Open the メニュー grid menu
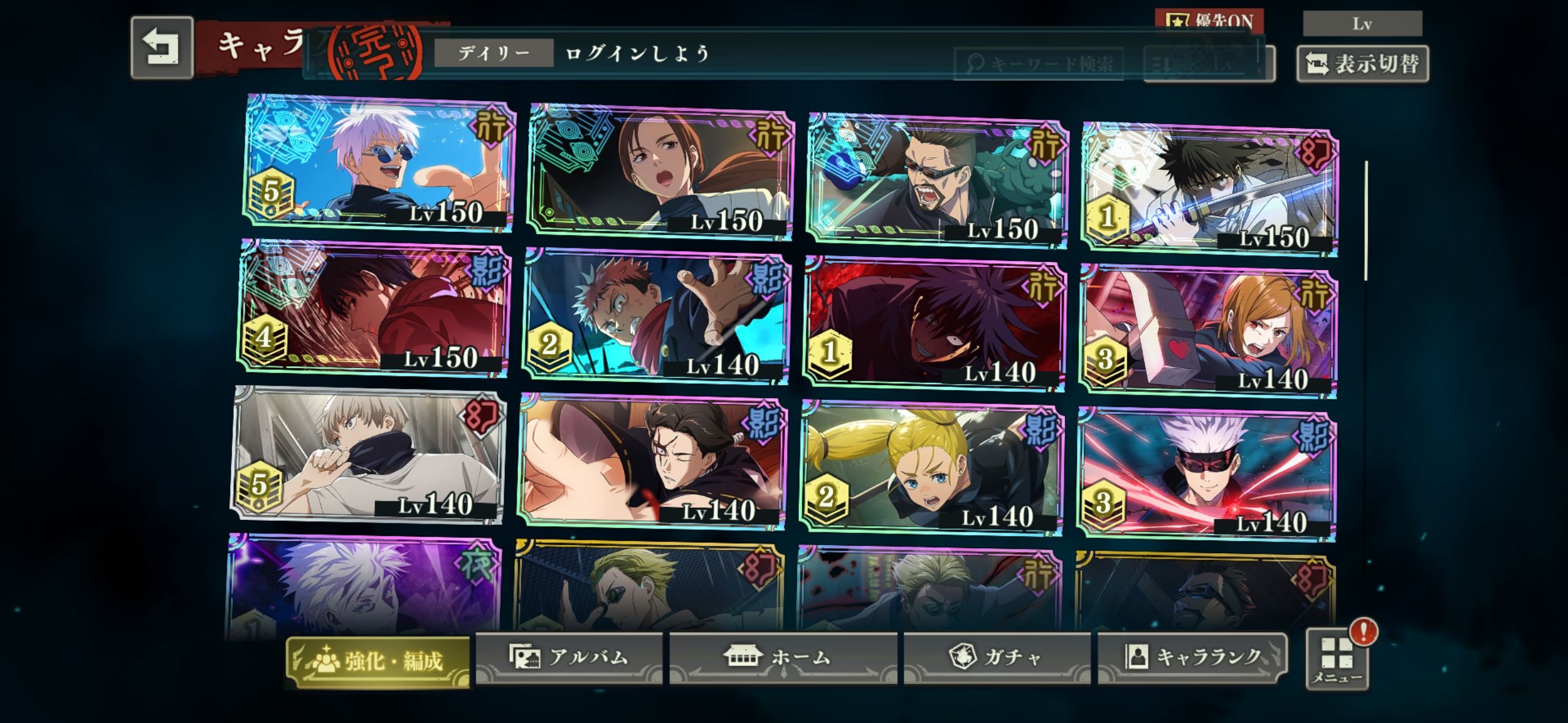This screenshot has width=1568, height=723. coord(1337,660)
